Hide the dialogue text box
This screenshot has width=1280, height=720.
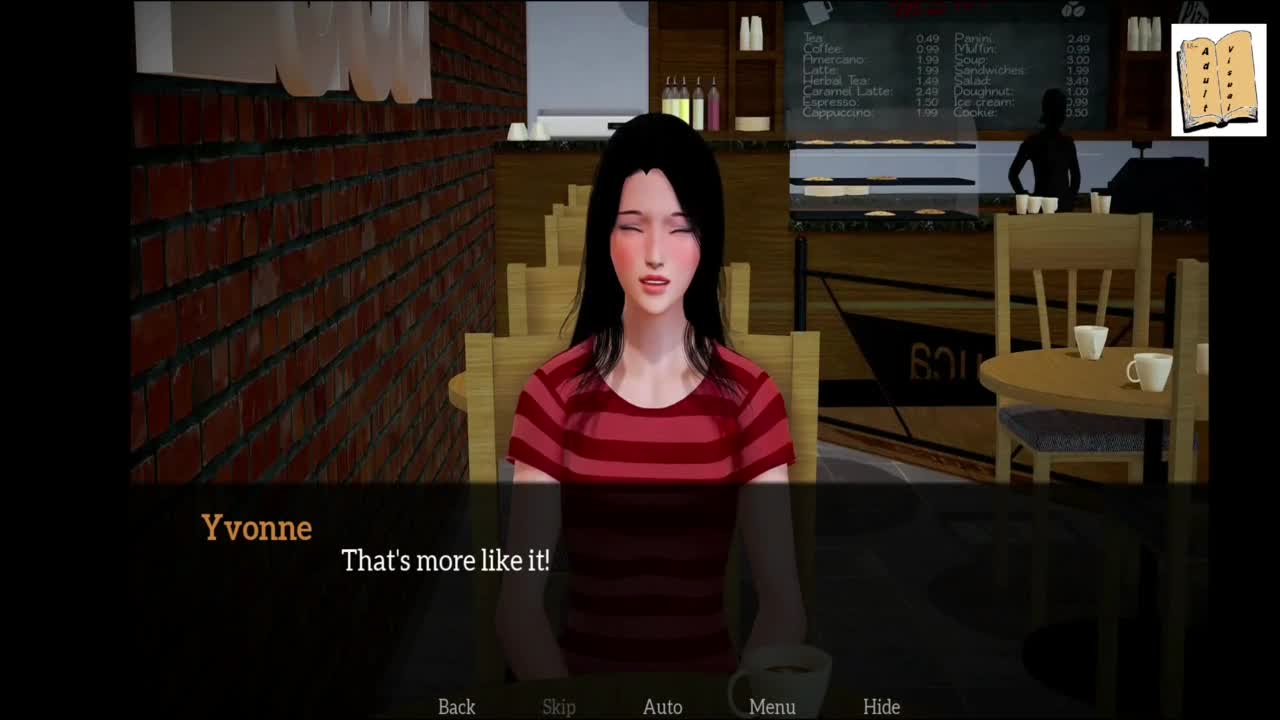pyautogui.click(x=881, y=707)
